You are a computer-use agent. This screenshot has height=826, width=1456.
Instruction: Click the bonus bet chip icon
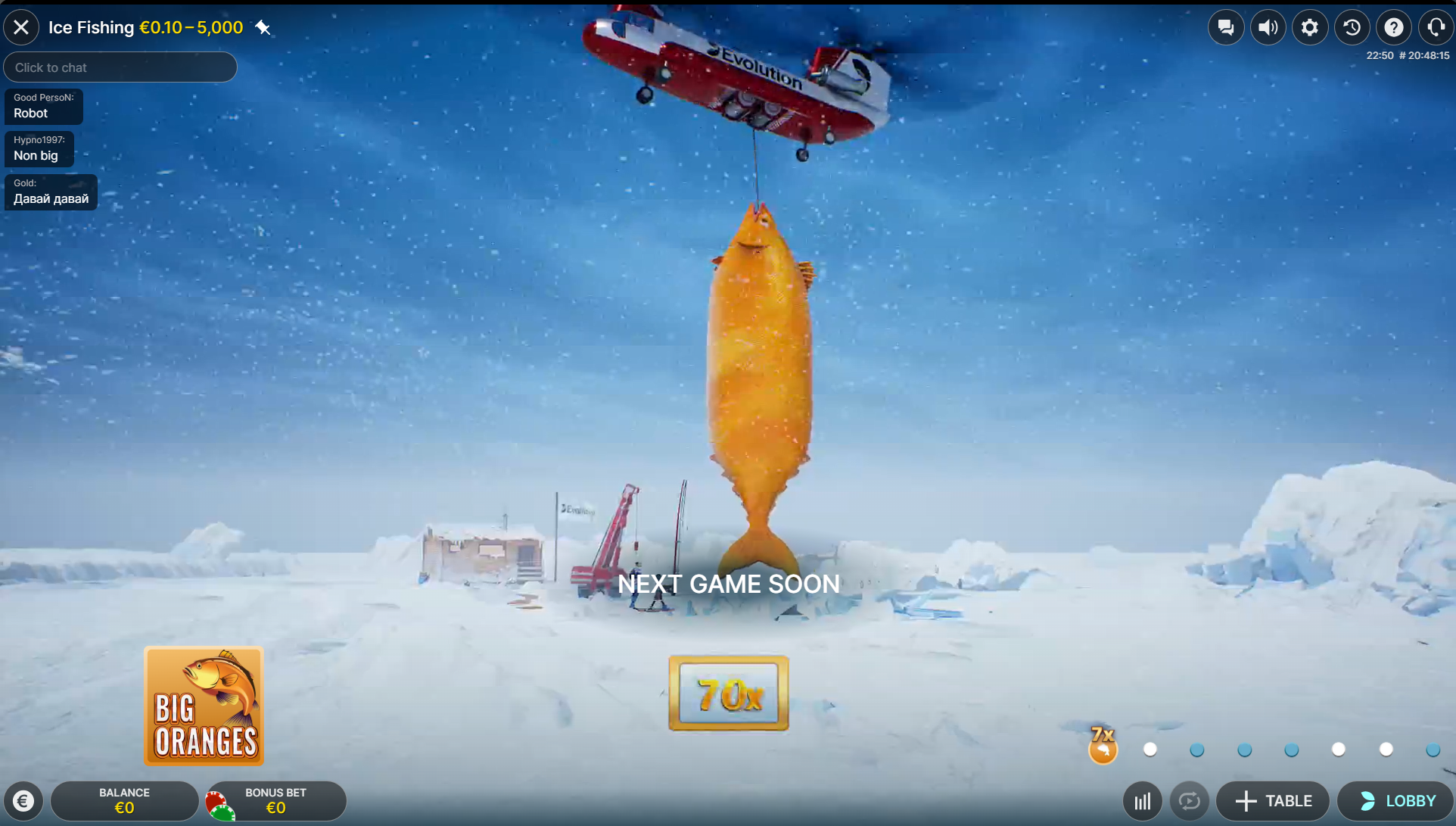(221, 805)
